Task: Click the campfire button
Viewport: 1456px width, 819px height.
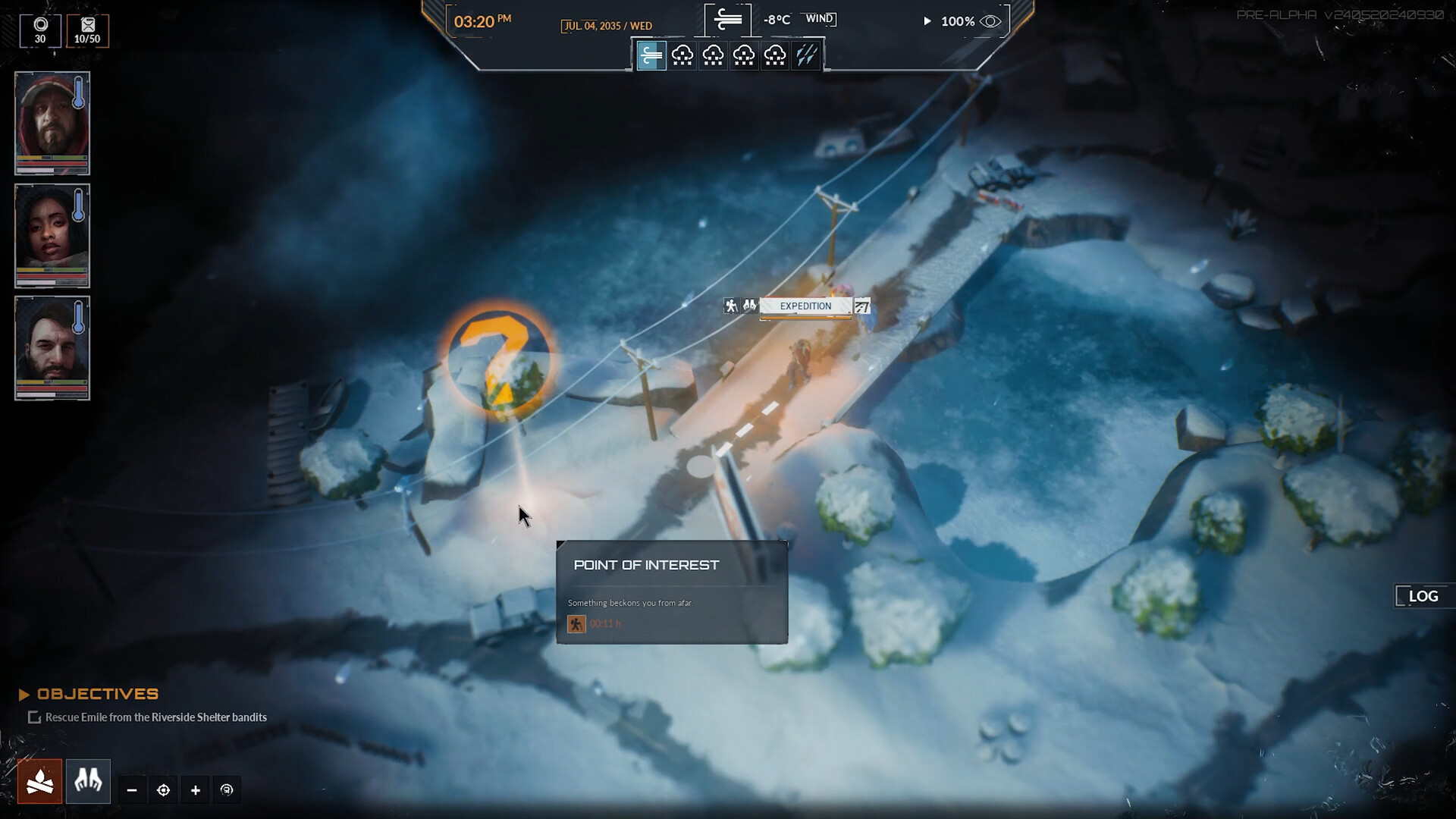Action: 40,781
